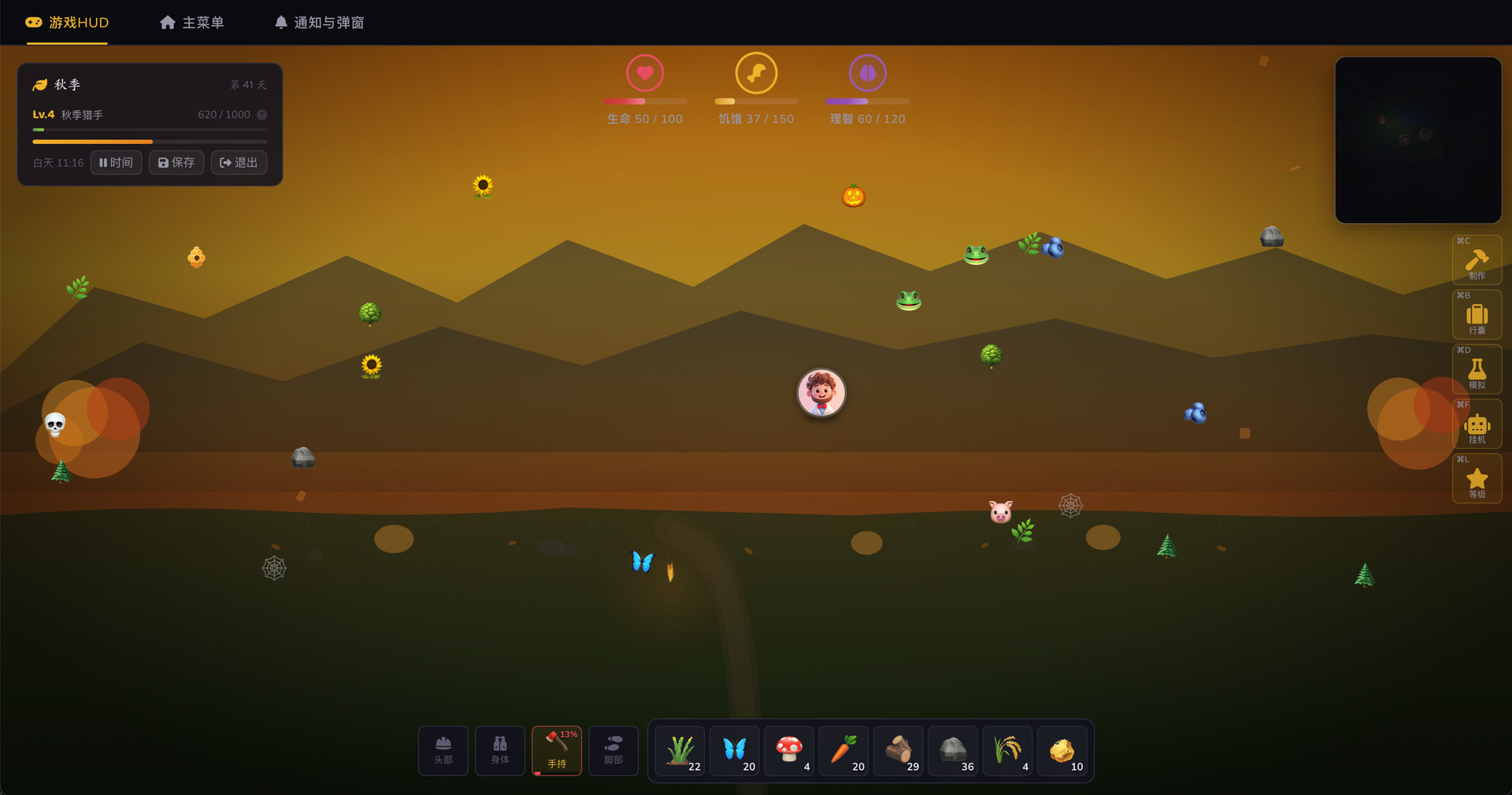Select the 头部 head equipment slot

pyautogui.click(x=443, y=751)
